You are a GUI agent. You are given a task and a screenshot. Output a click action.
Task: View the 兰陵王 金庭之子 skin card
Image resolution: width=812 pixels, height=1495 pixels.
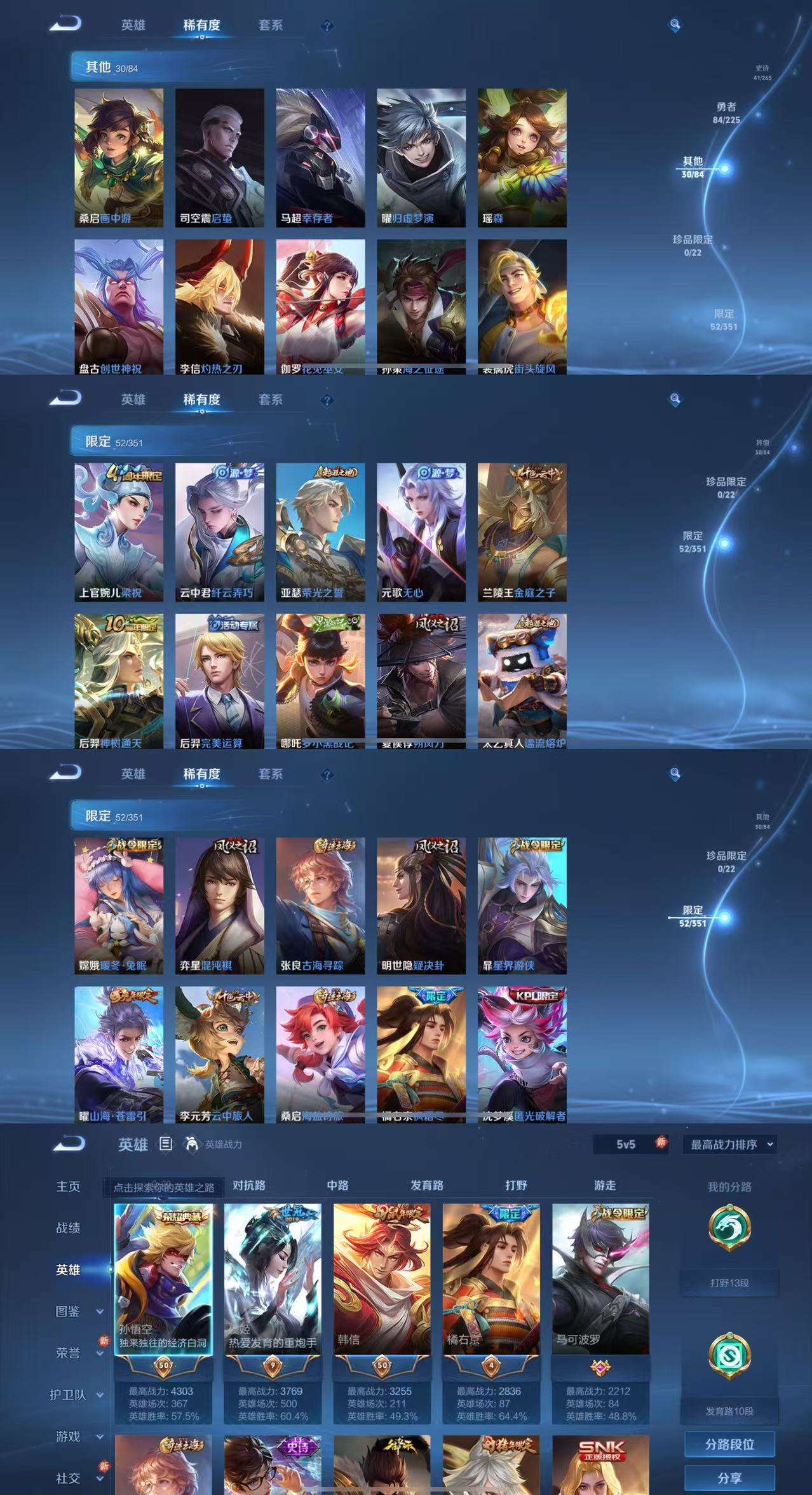pyautogui.click(x=522, y=532)
